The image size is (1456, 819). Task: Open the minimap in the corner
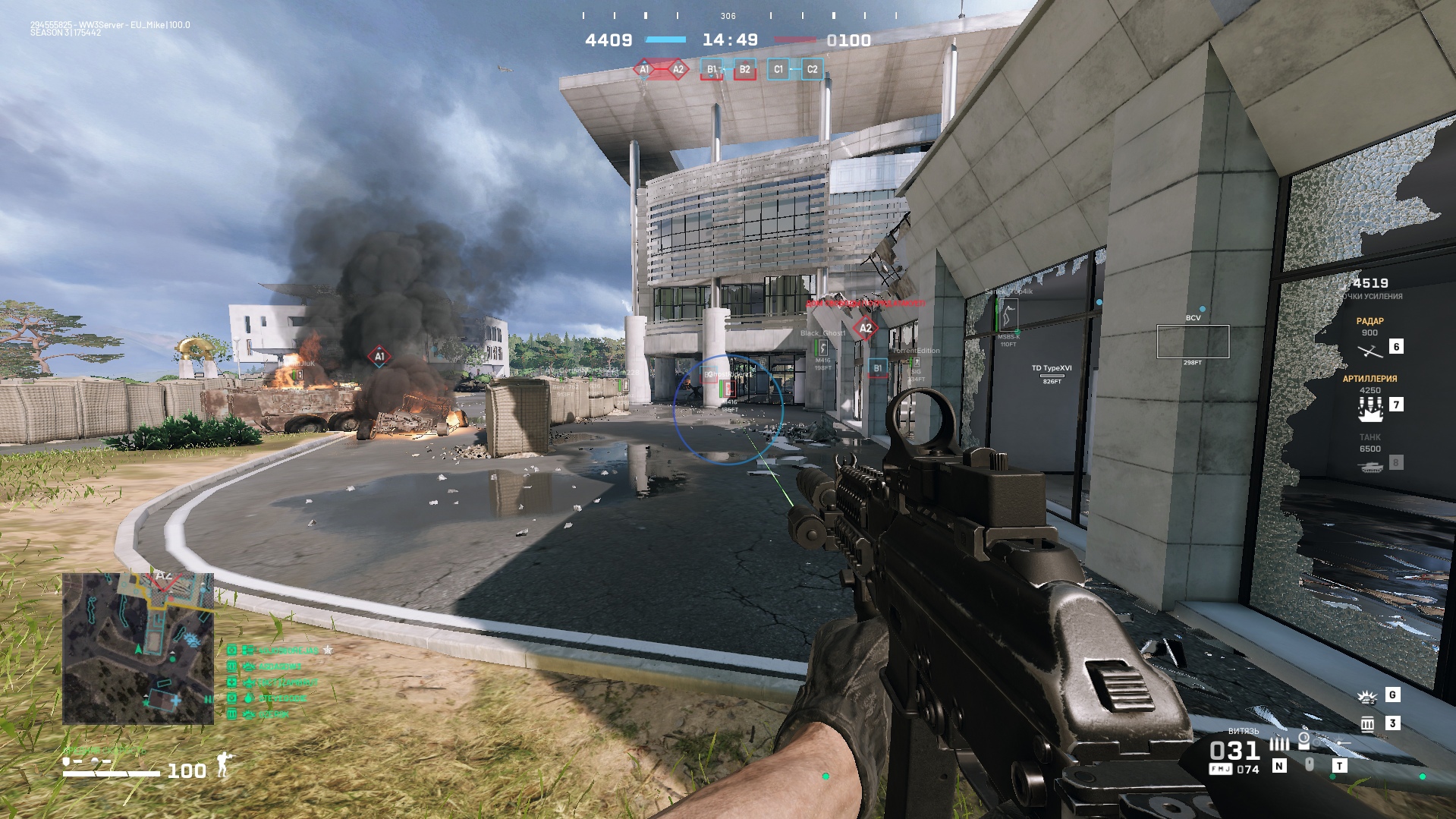point(138,648)
